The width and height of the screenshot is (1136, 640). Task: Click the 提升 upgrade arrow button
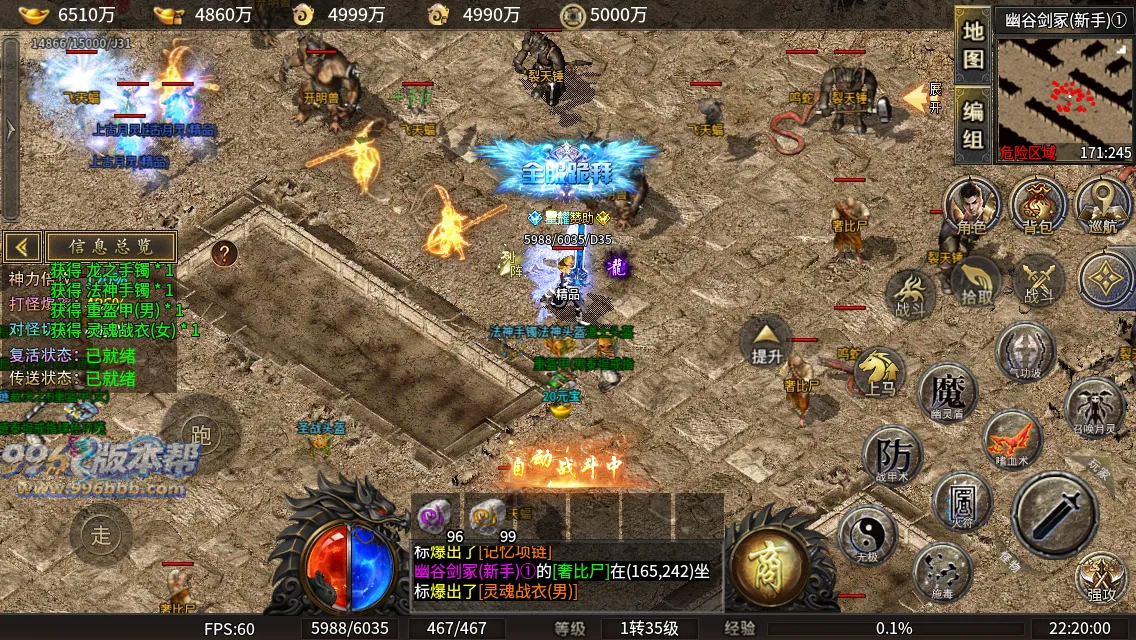tap(766, 342)
